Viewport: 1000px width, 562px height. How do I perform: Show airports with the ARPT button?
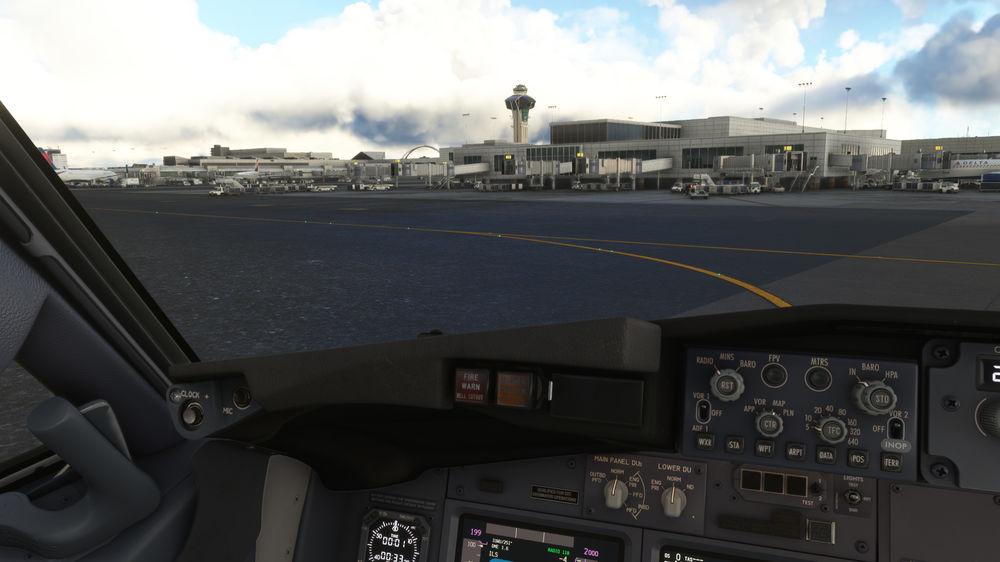795,451
